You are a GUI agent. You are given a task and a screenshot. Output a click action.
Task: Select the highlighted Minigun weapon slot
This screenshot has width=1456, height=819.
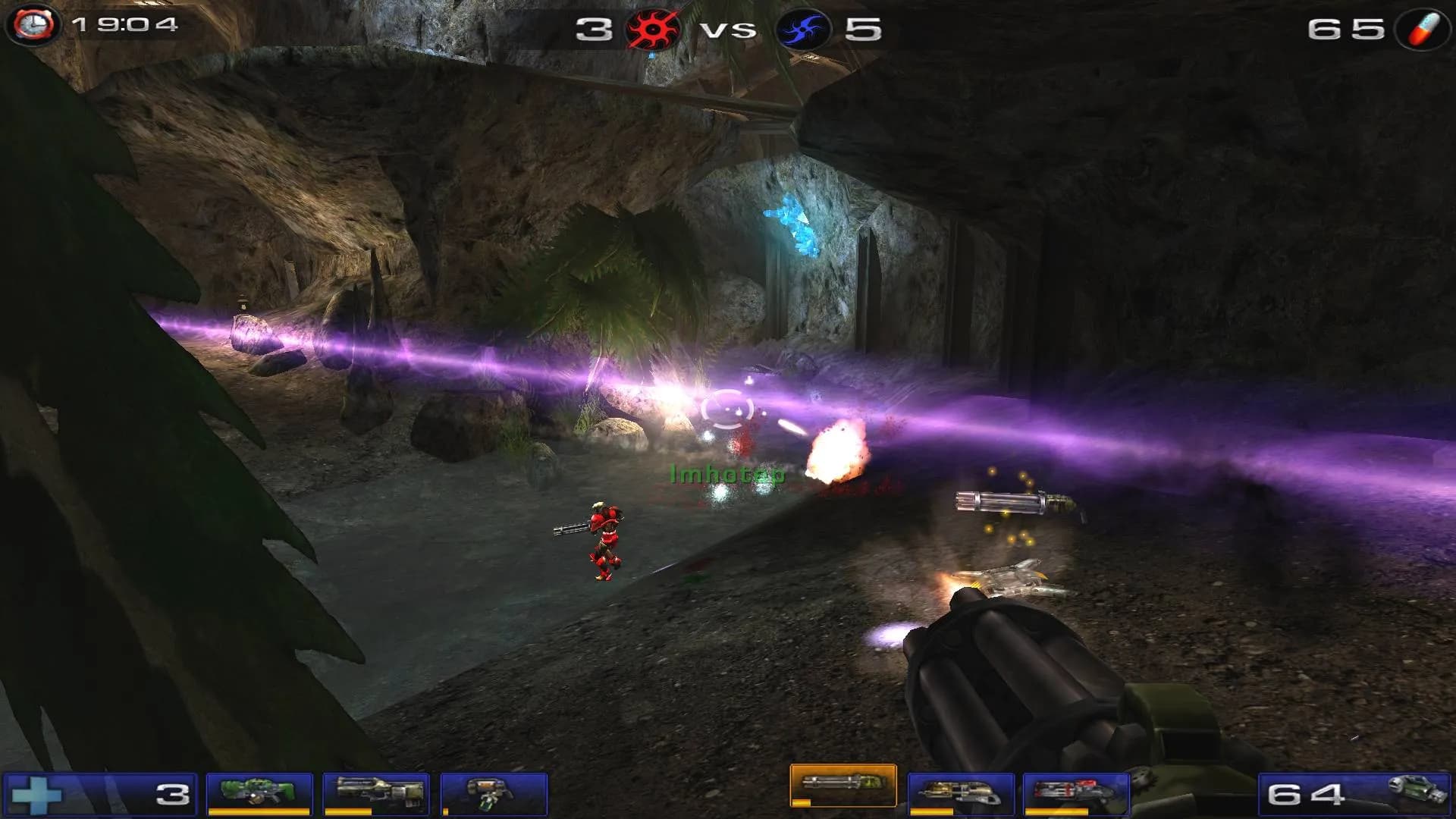click(x=843, y=786)
